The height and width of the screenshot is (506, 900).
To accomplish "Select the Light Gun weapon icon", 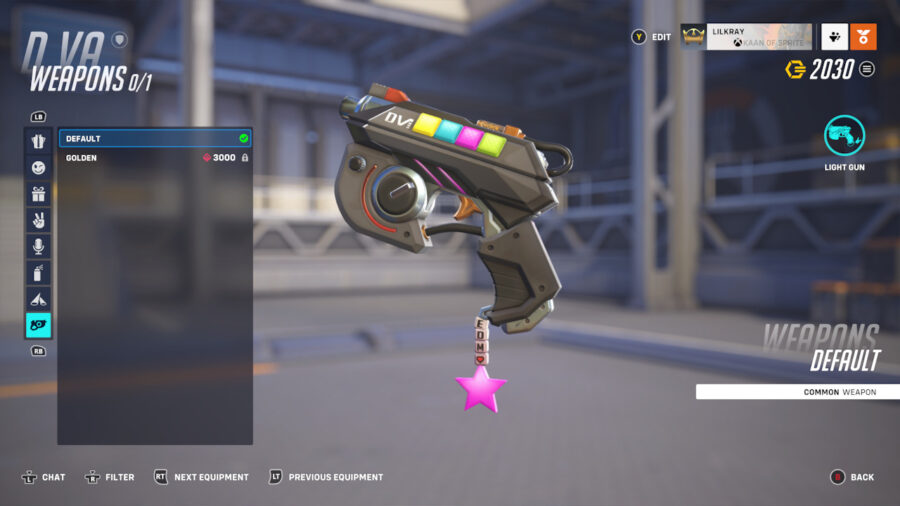I will pos(844,136).
